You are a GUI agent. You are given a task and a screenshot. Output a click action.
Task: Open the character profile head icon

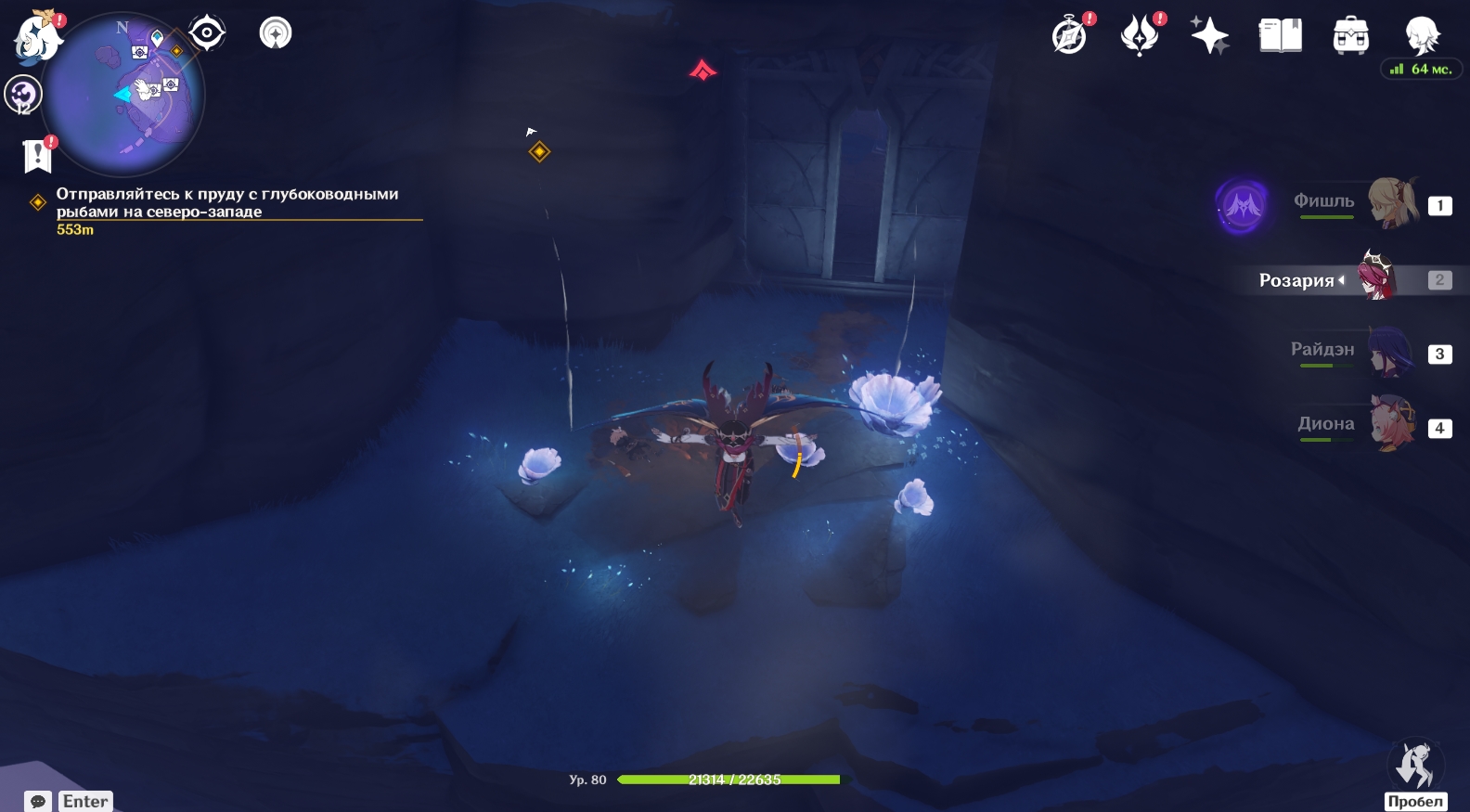(1421, 36)
